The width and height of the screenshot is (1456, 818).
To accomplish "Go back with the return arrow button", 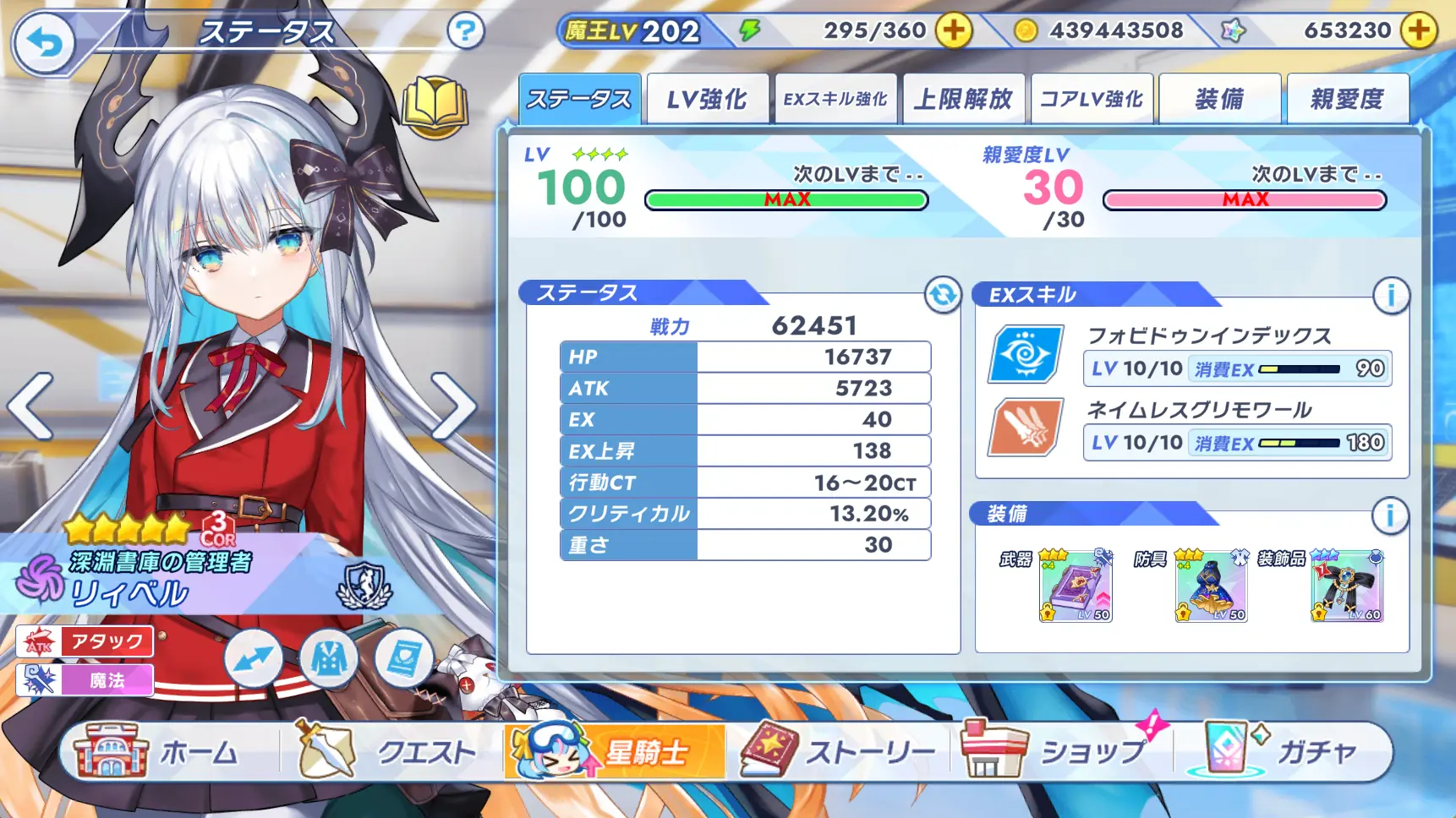I will pyautogui.click(x=43, y=42).
